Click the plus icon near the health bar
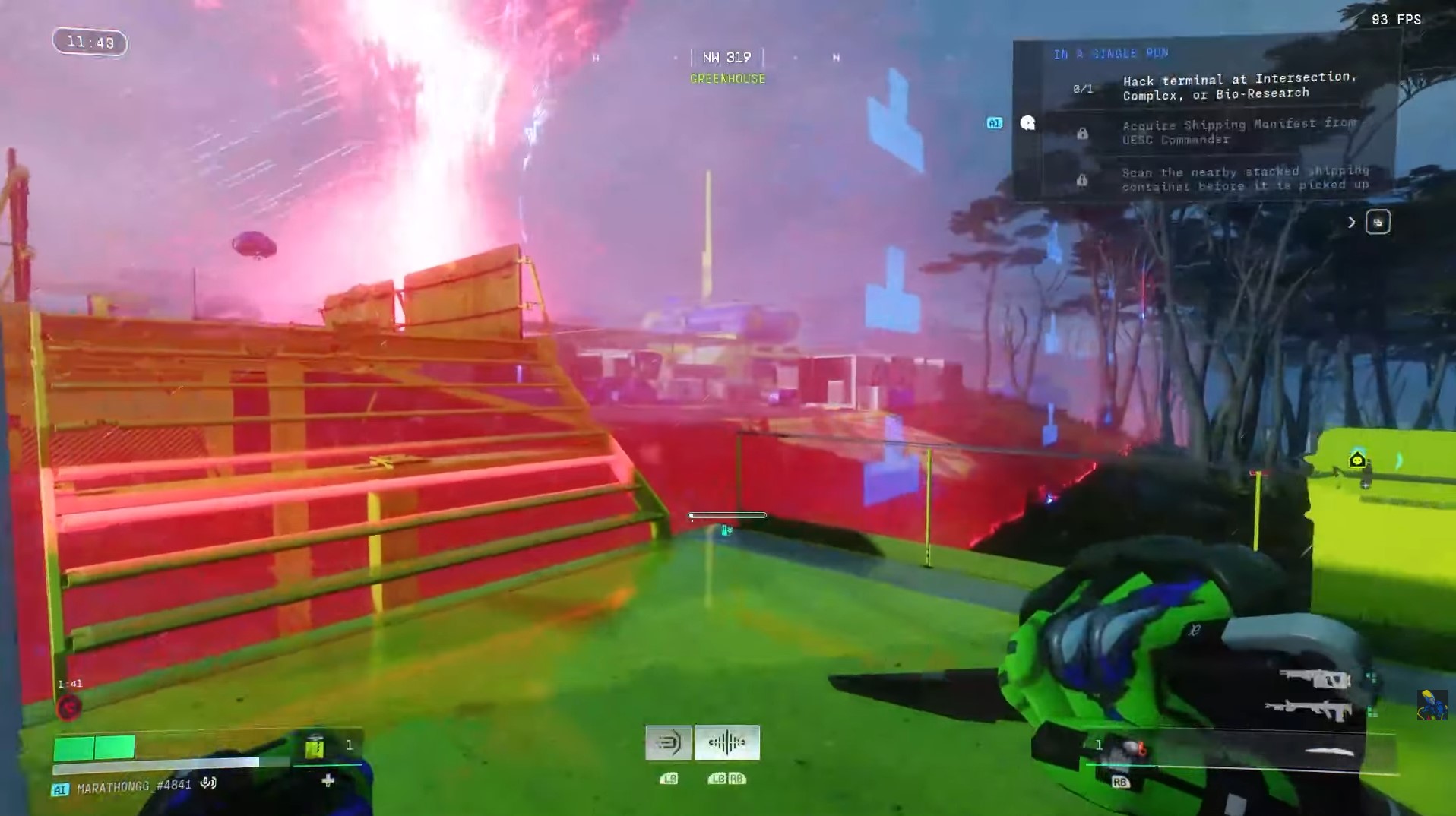This screenshot has height=816, width=1456. (328, 780)
